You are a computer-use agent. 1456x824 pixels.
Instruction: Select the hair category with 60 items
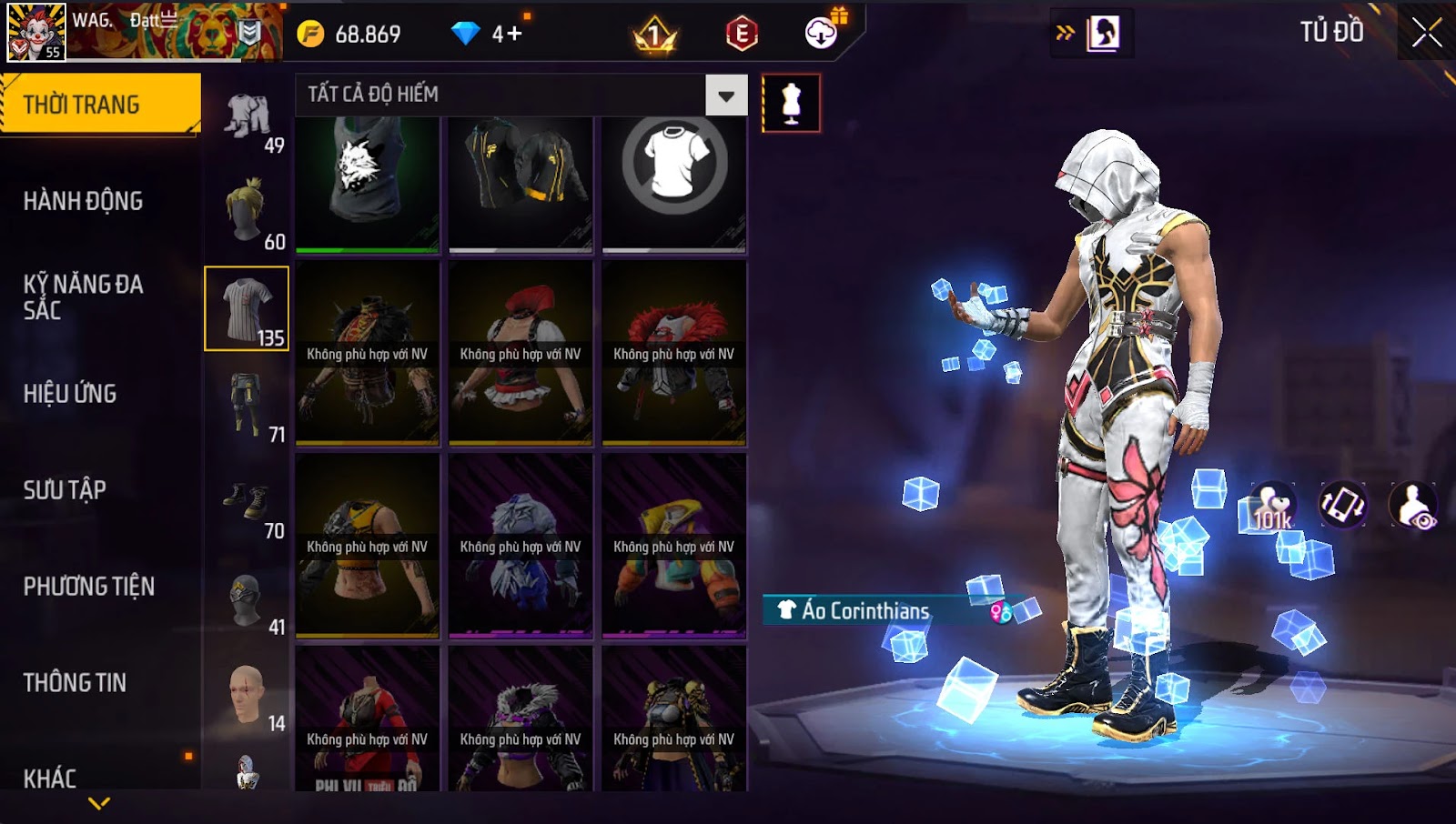click(248, 213)
